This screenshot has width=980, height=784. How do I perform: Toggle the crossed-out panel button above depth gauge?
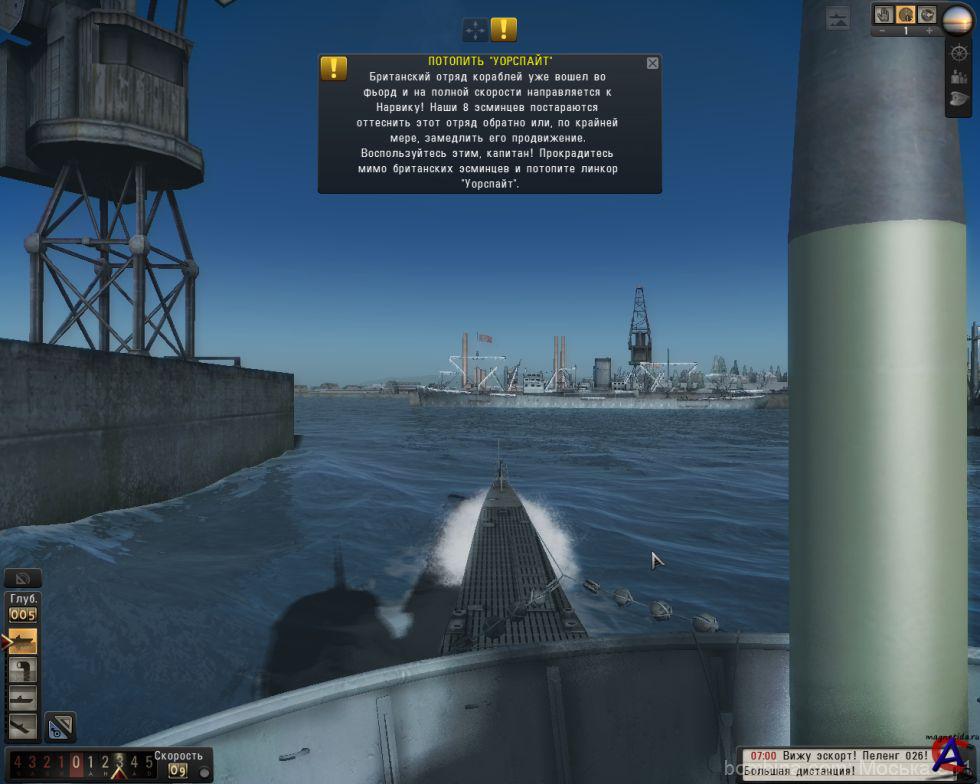point(23,578)
